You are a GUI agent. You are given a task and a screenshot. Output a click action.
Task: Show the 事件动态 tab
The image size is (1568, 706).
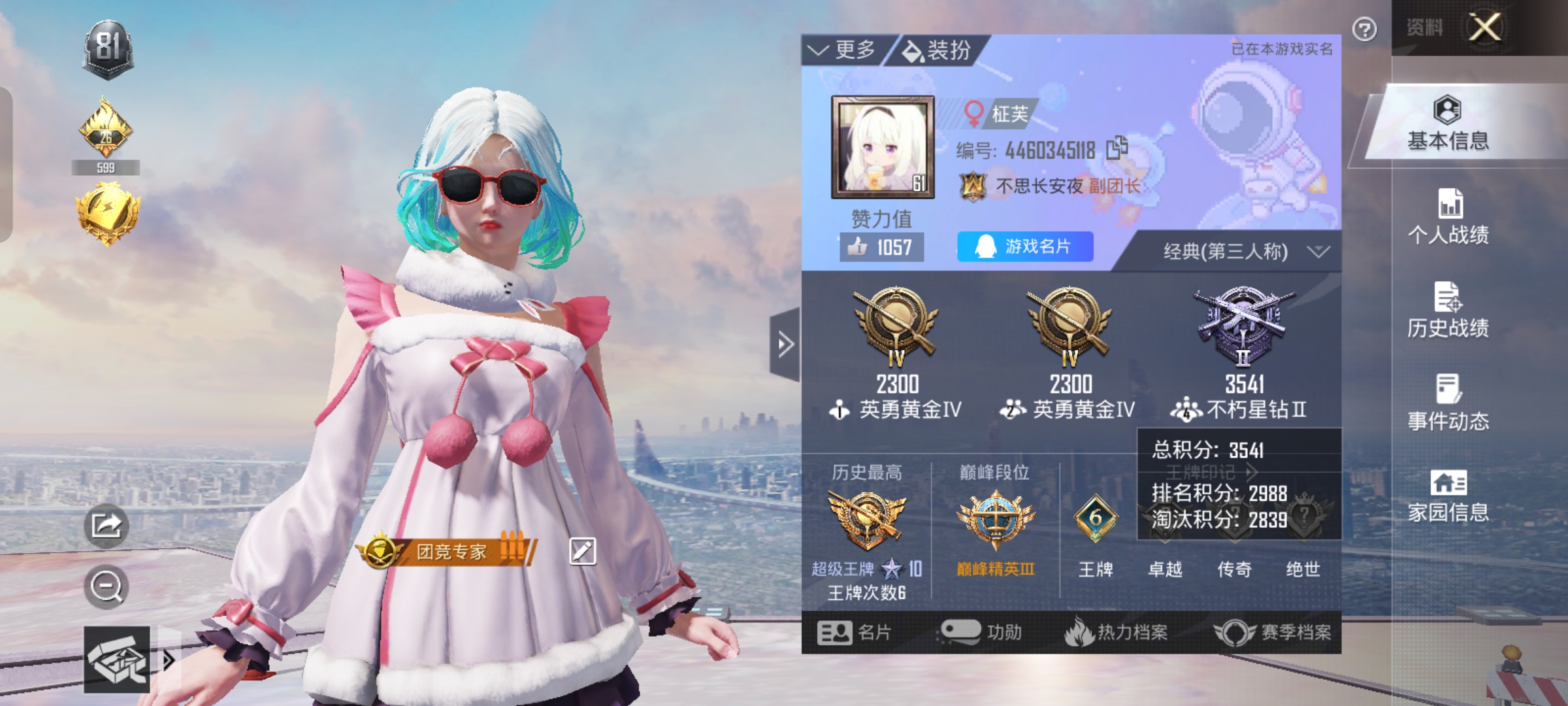tap(1448, 404)
